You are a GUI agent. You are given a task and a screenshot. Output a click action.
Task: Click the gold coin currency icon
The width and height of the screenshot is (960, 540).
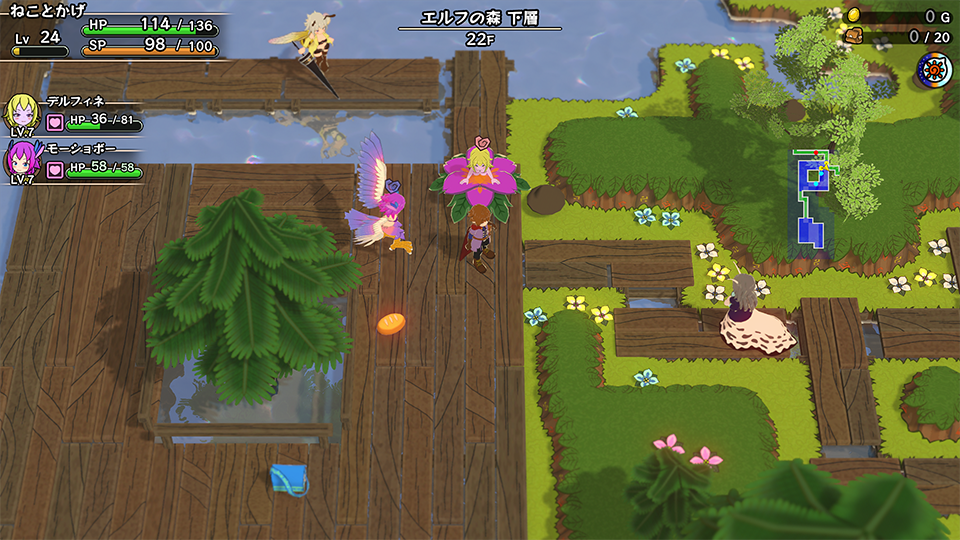tap(853, 15)
